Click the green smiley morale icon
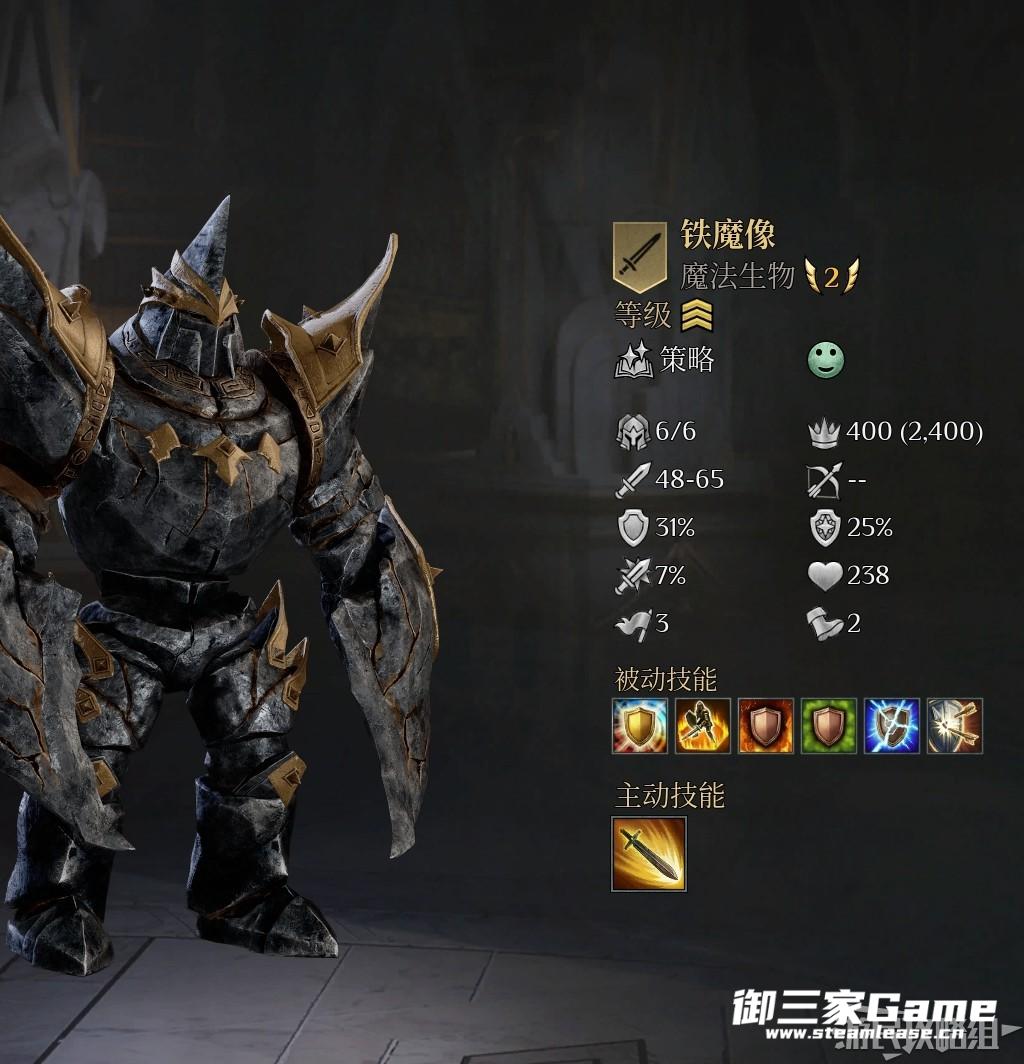Screen dimensions: 1024x1064 tap(826, 361)
